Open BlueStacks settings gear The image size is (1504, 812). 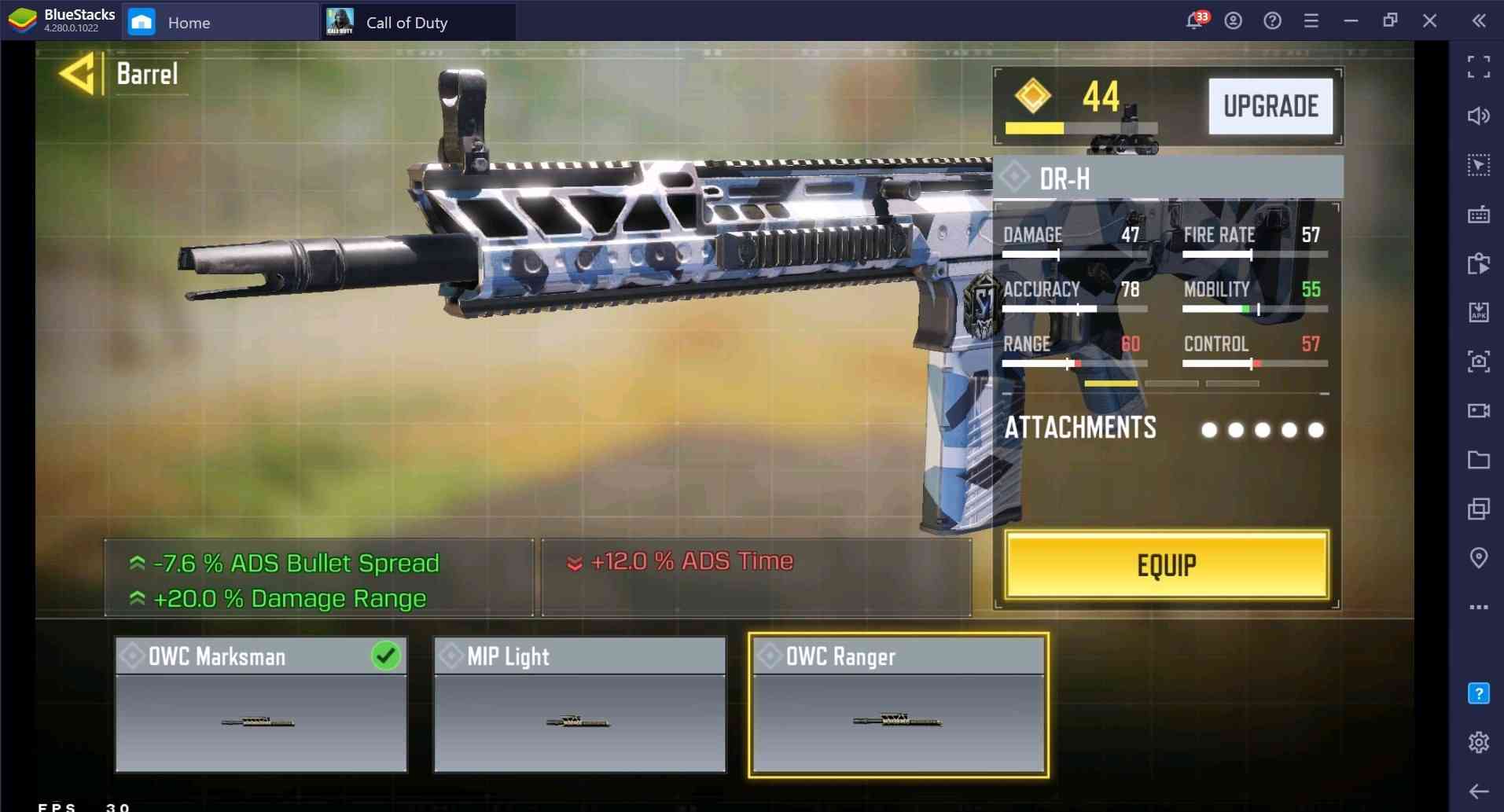[1478, 741]
